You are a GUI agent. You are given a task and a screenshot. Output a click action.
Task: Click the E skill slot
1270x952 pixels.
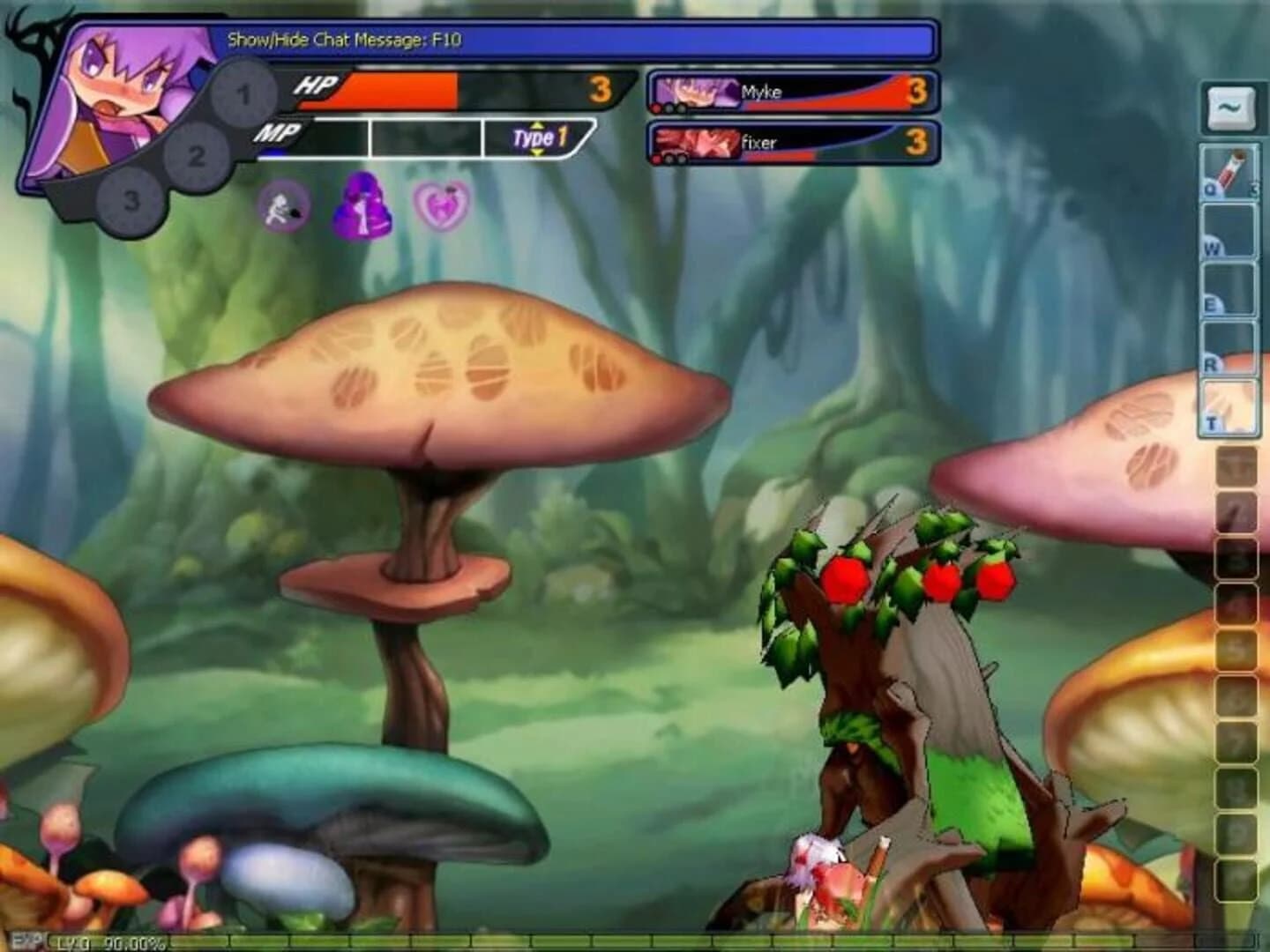(x=1229, y=288)
